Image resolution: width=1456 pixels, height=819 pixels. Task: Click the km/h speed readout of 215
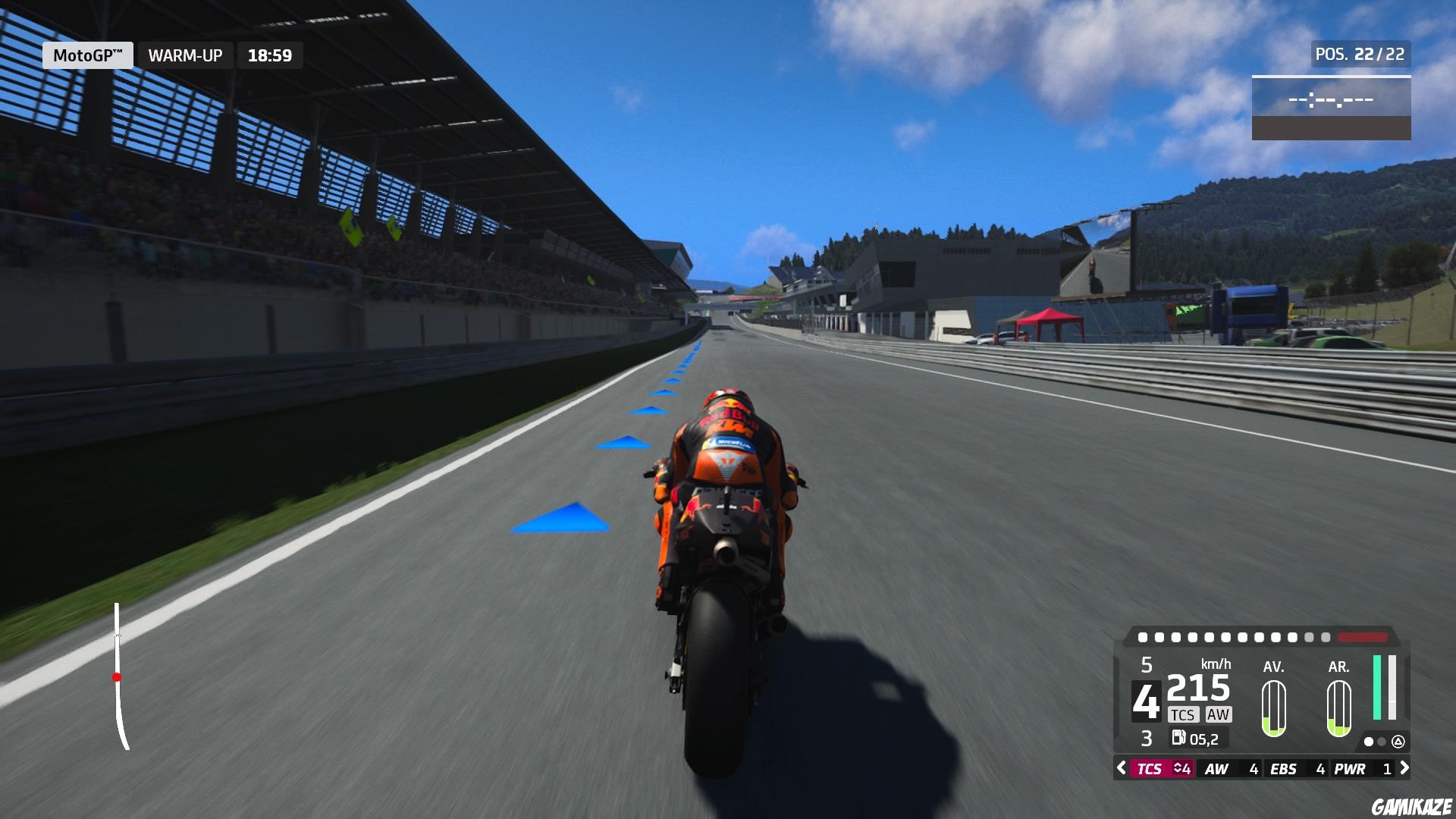pyautogui.click(x=1198, y=686)
